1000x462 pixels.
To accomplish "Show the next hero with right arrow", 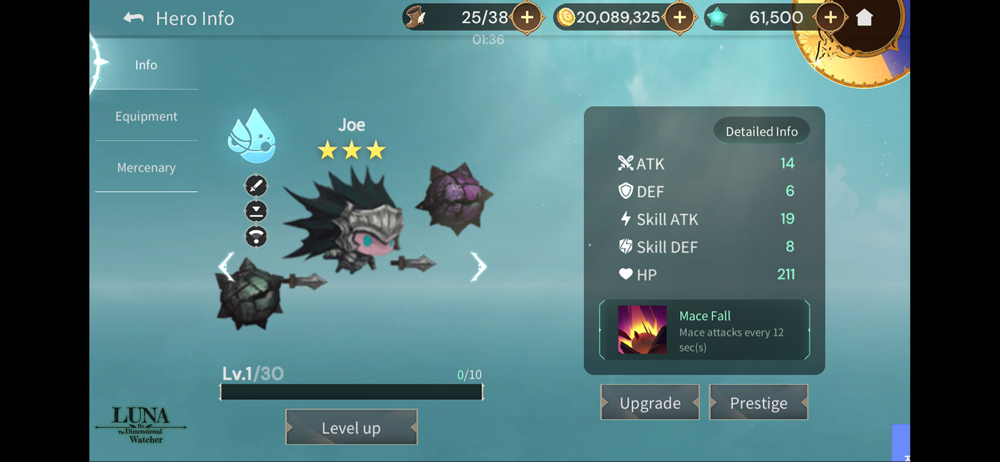I will 478,266.
